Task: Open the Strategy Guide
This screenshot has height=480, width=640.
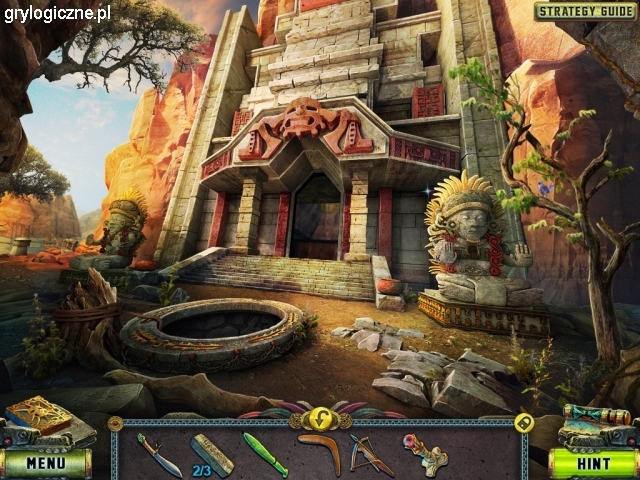Action: point(585,11)
